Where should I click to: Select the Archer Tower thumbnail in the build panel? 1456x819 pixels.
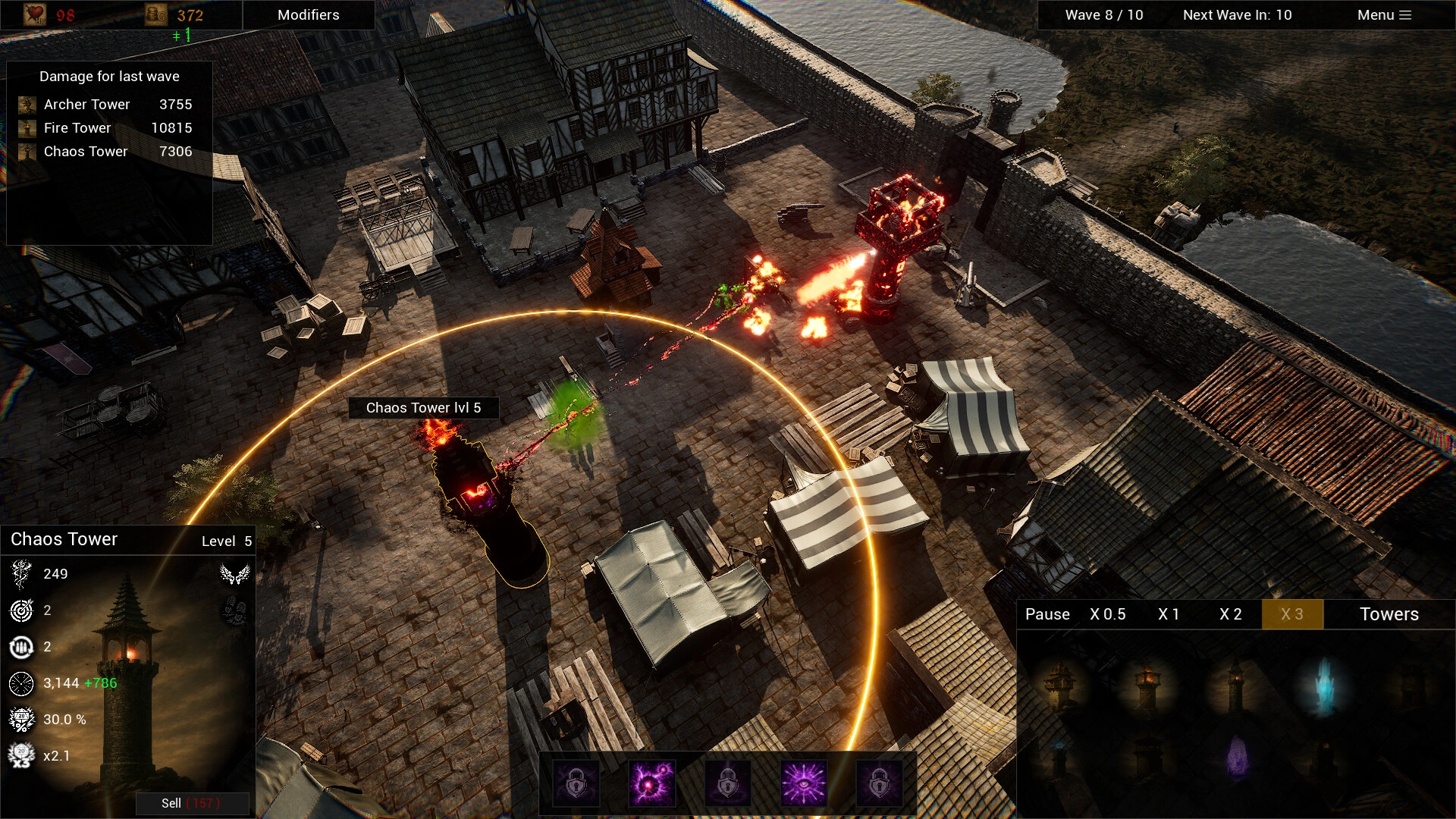coord(1061,687)
